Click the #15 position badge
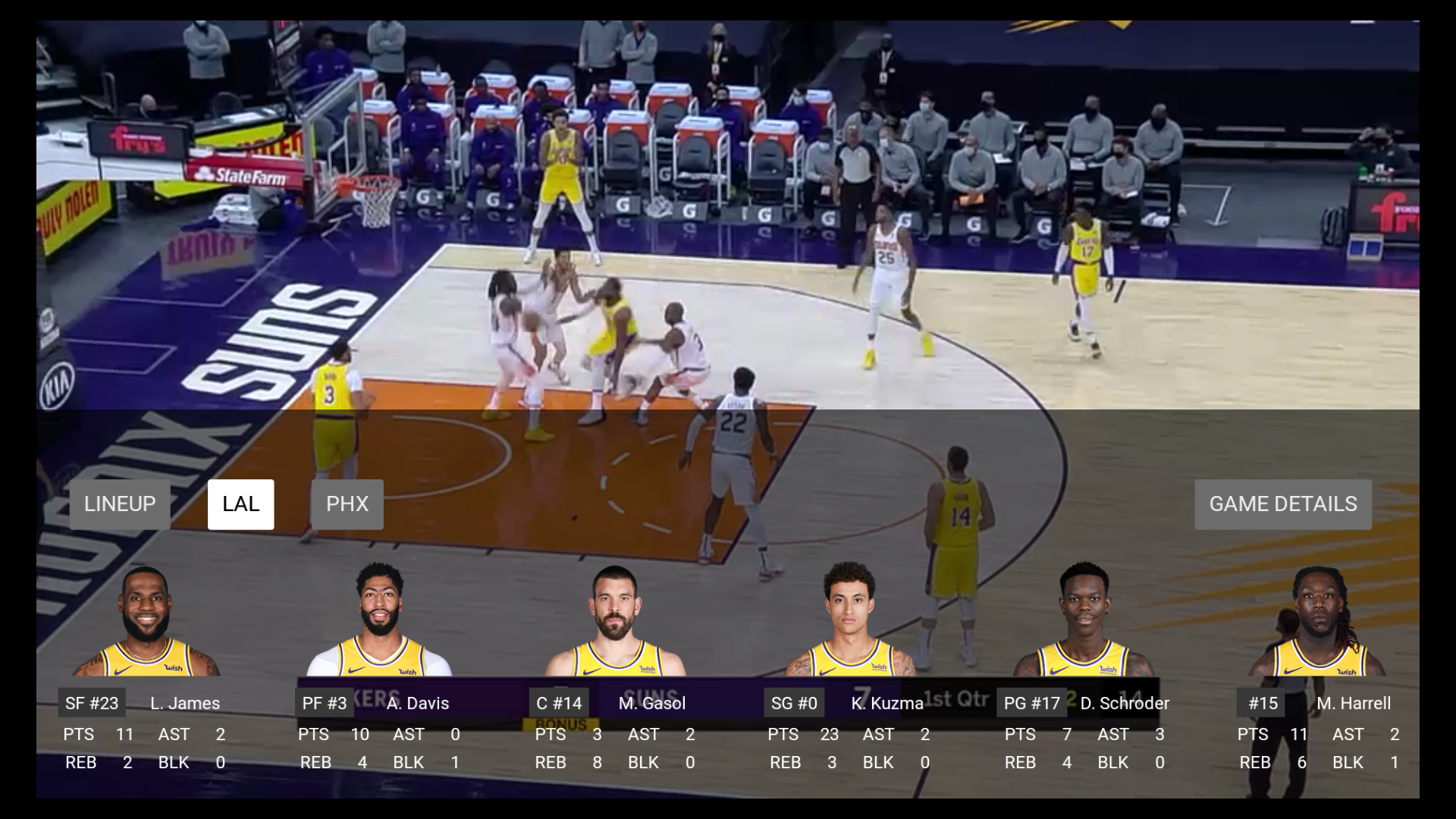This screenshot has height=819, width=1456. click(x=1262, y=703)
